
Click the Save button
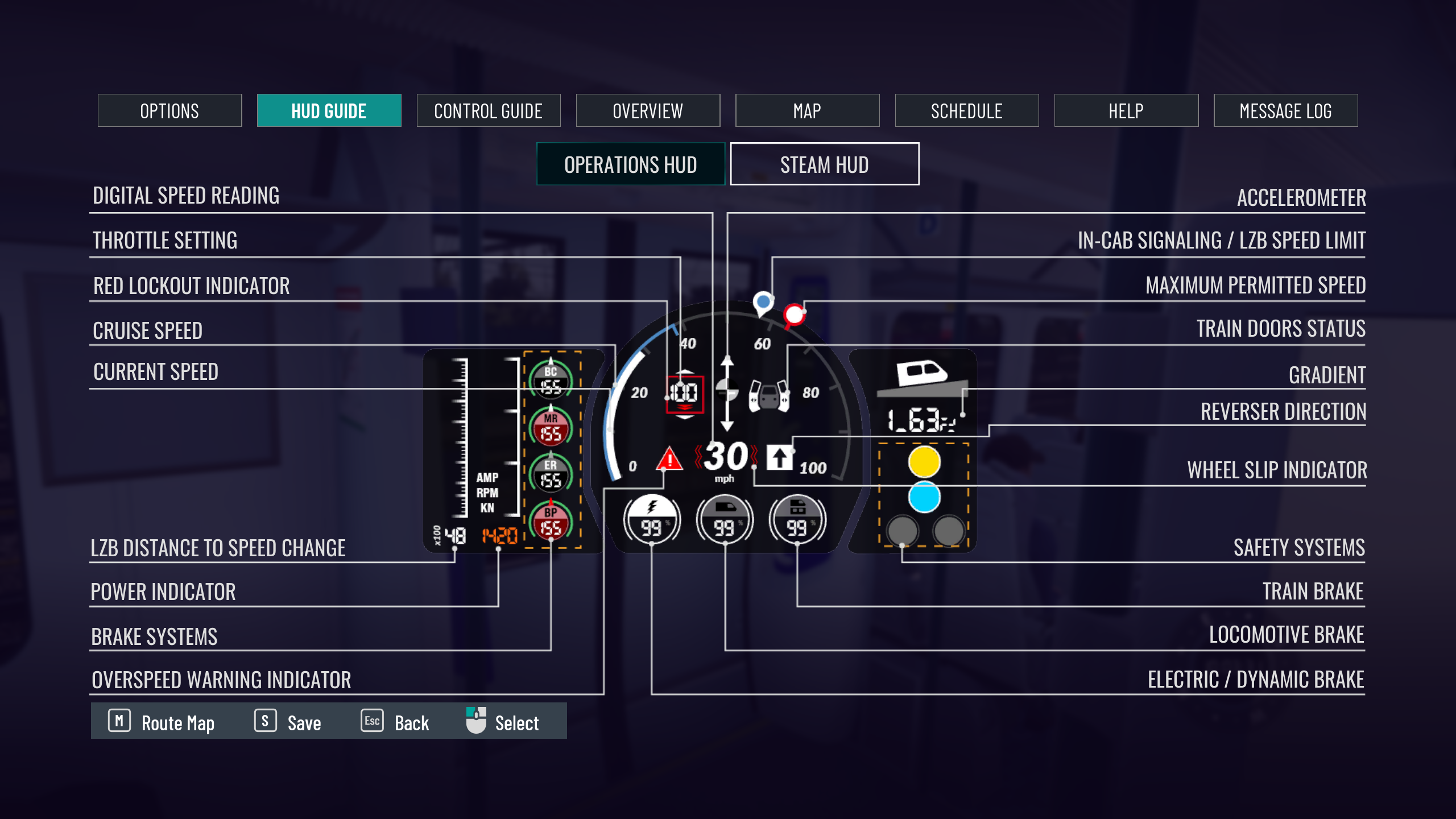click(288, 722)
